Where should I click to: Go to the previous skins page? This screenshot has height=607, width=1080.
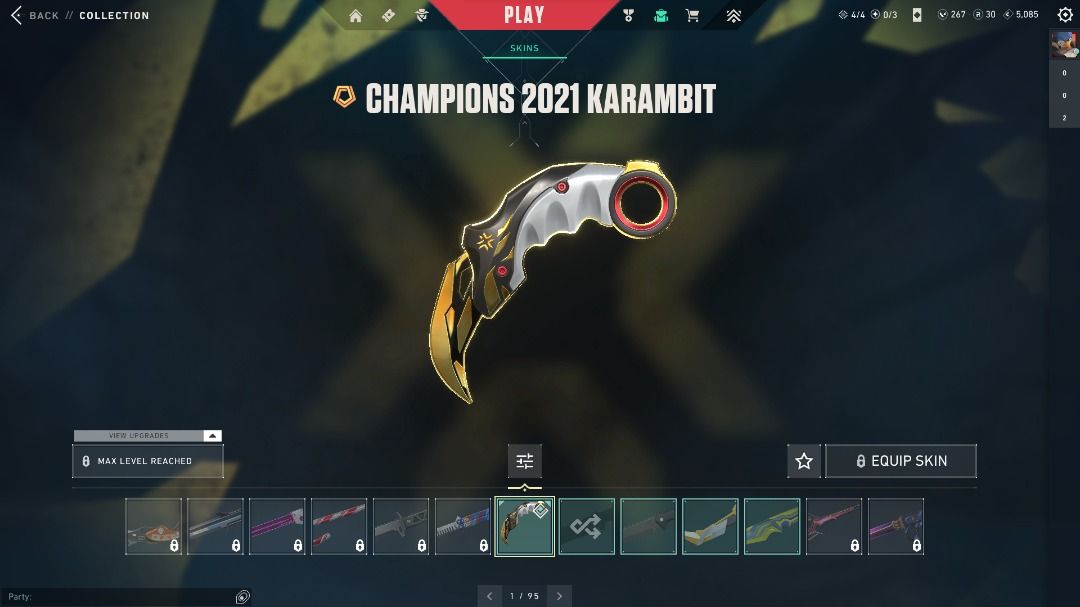(489, 596)
